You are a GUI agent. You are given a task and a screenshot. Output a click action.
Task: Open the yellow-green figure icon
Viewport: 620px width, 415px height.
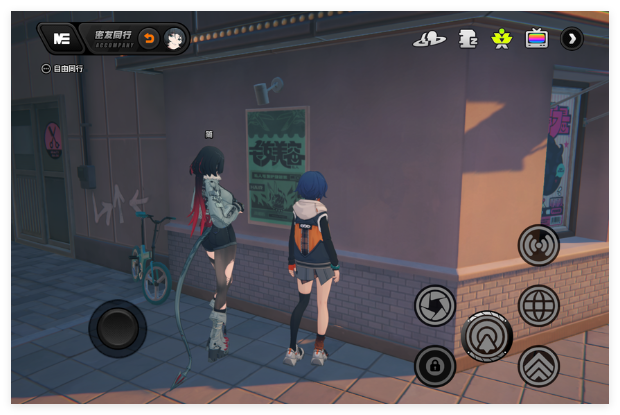pyautogui.click(x=501, y=39)
